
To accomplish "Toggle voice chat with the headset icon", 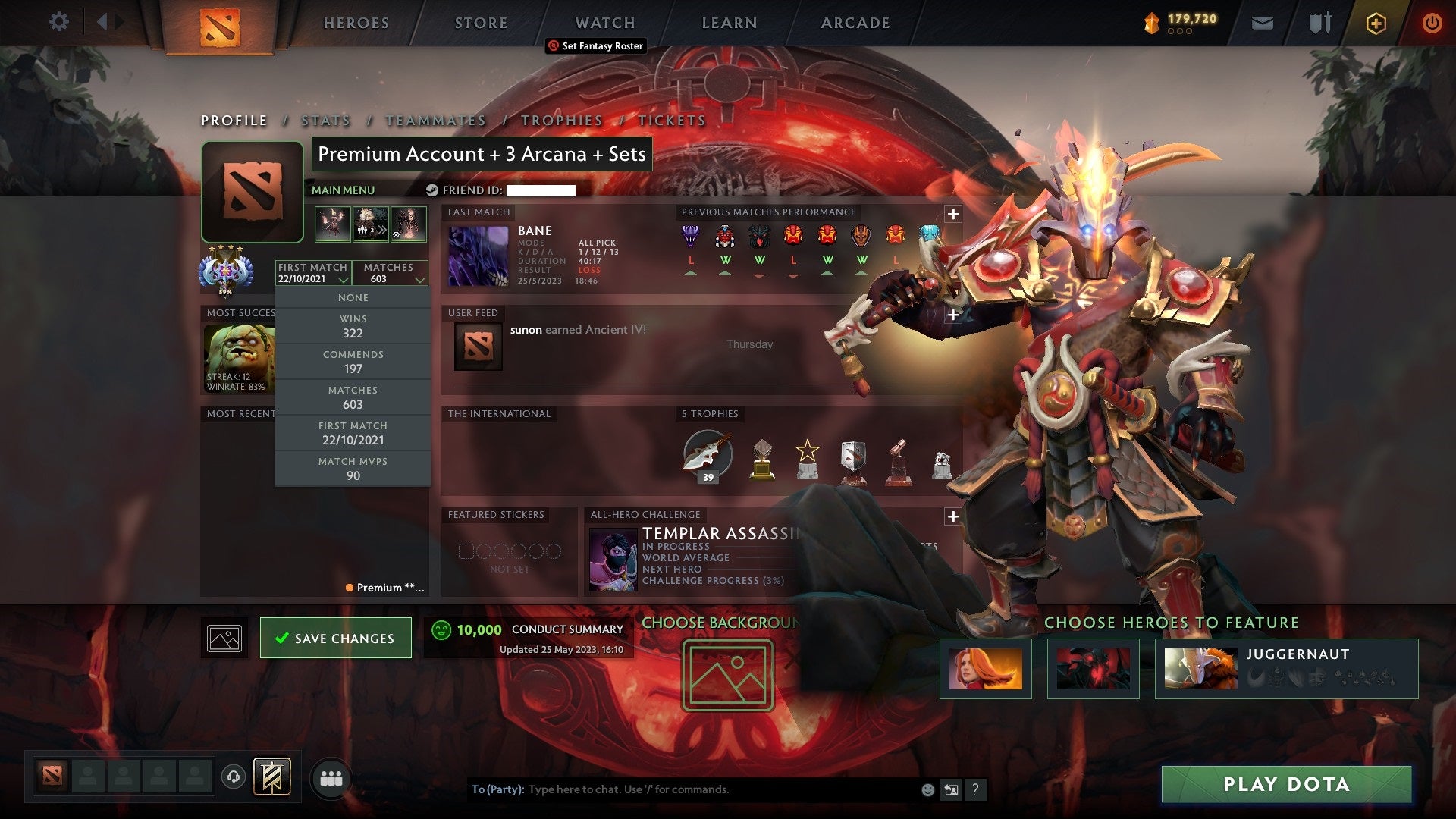I will 234,777.
